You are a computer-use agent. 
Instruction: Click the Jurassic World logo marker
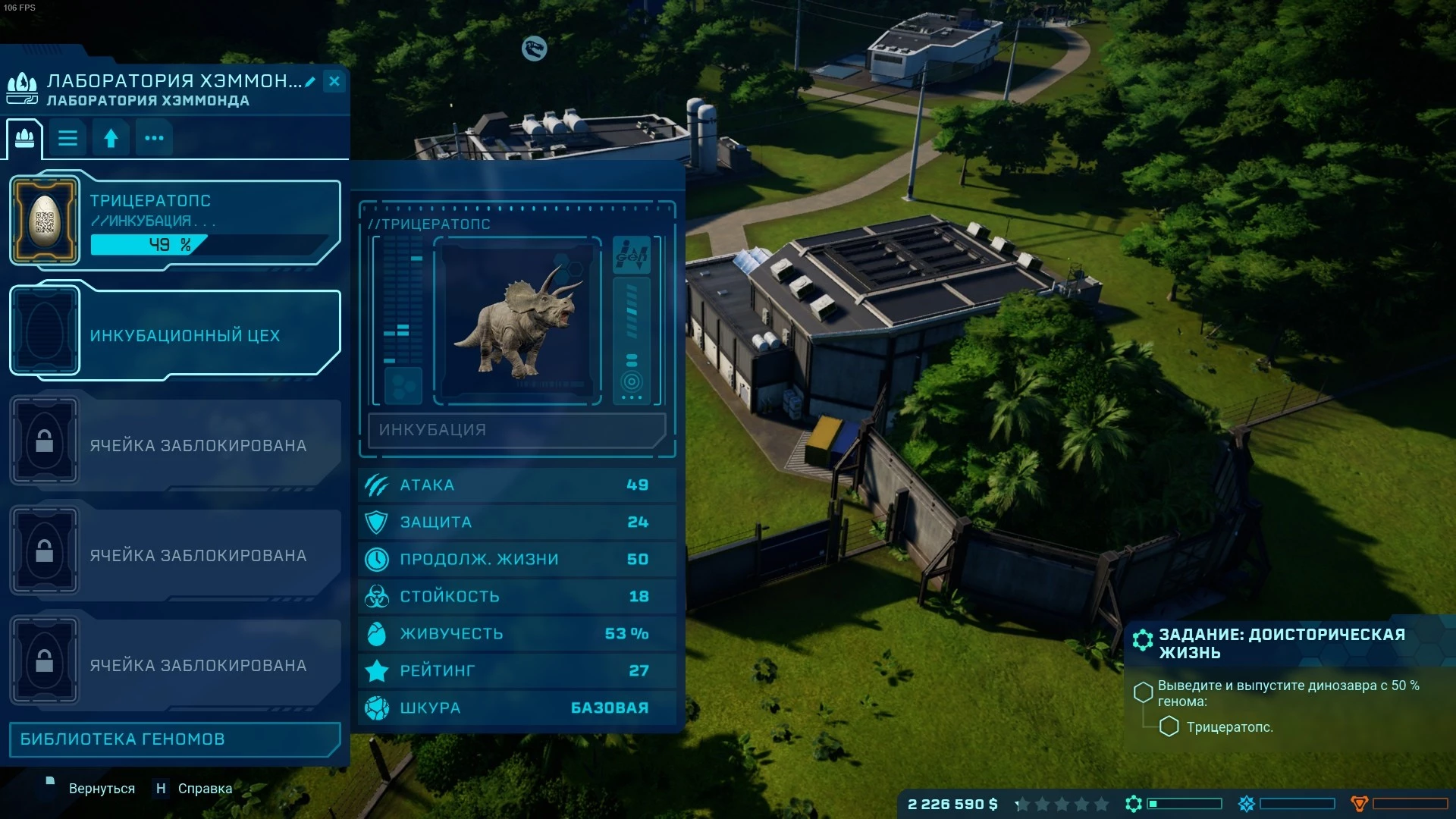[535, 49]
